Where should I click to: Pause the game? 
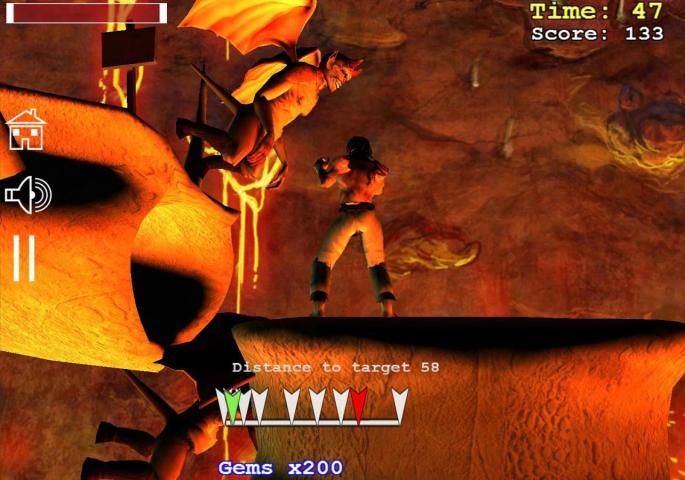[24, 258]
